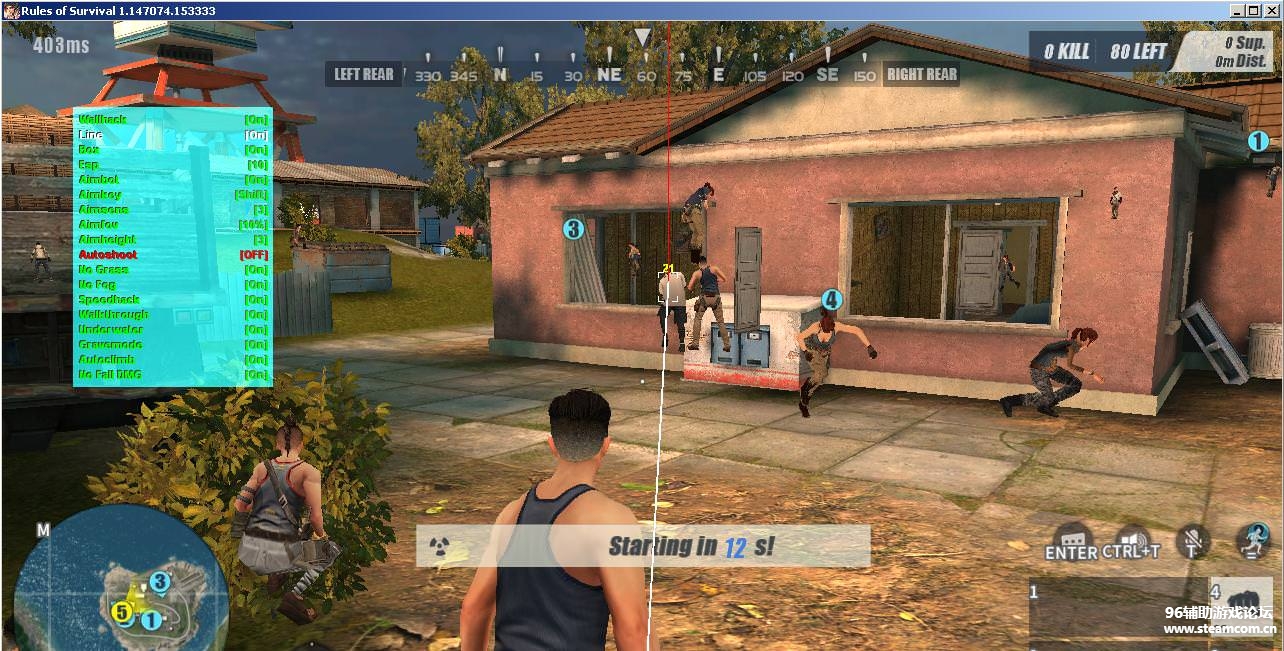
Task: Toggle the auto-run running figure icon
Action: (1255, 540)
